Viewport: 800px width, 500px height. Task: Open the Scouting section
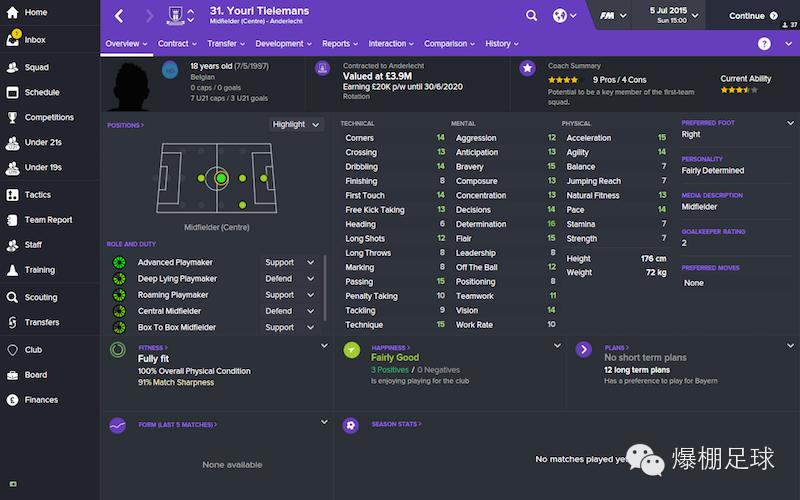[x=40, y=297]
